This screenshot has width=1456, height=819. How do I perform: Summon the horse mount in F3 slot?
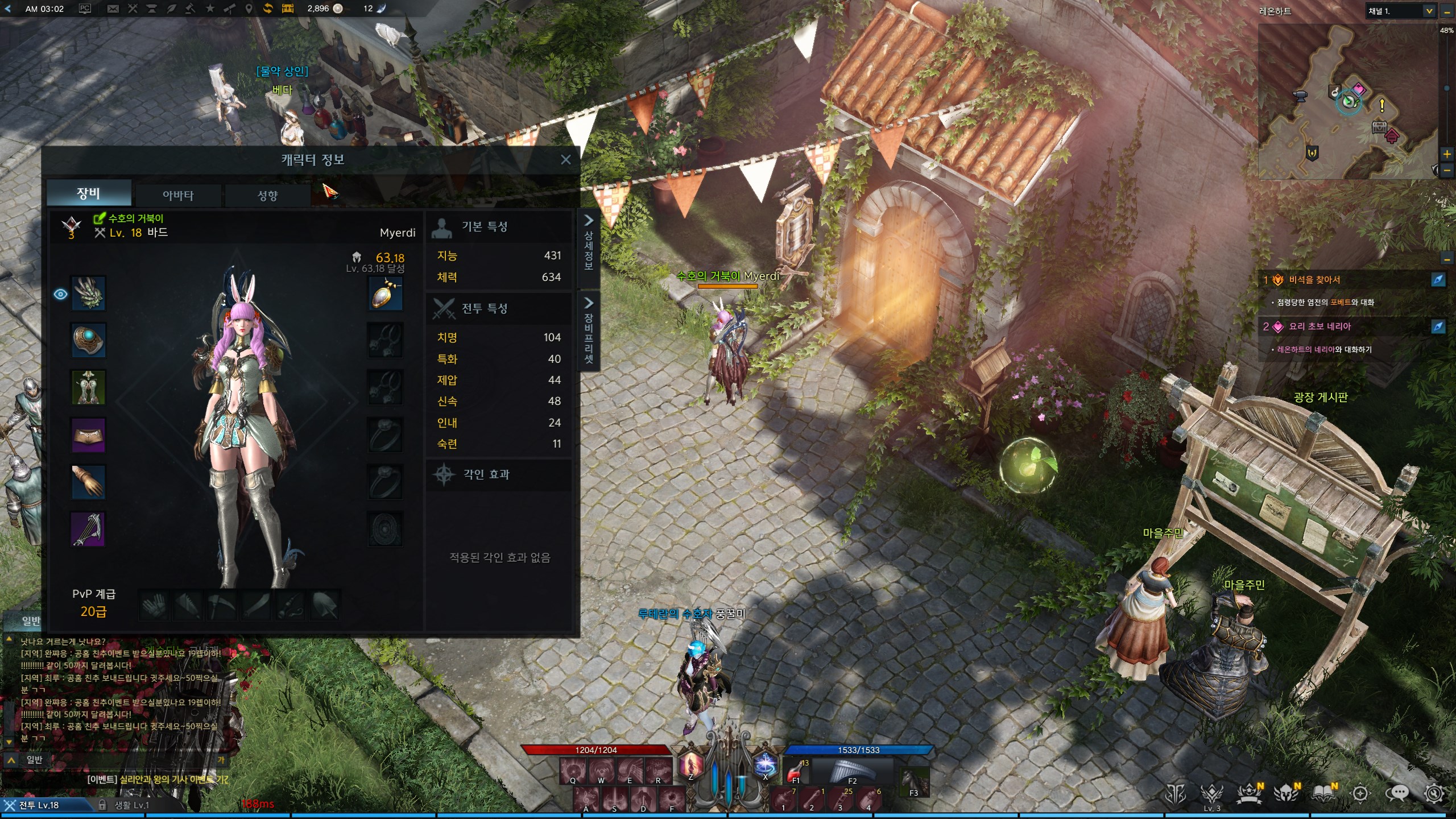914,782
